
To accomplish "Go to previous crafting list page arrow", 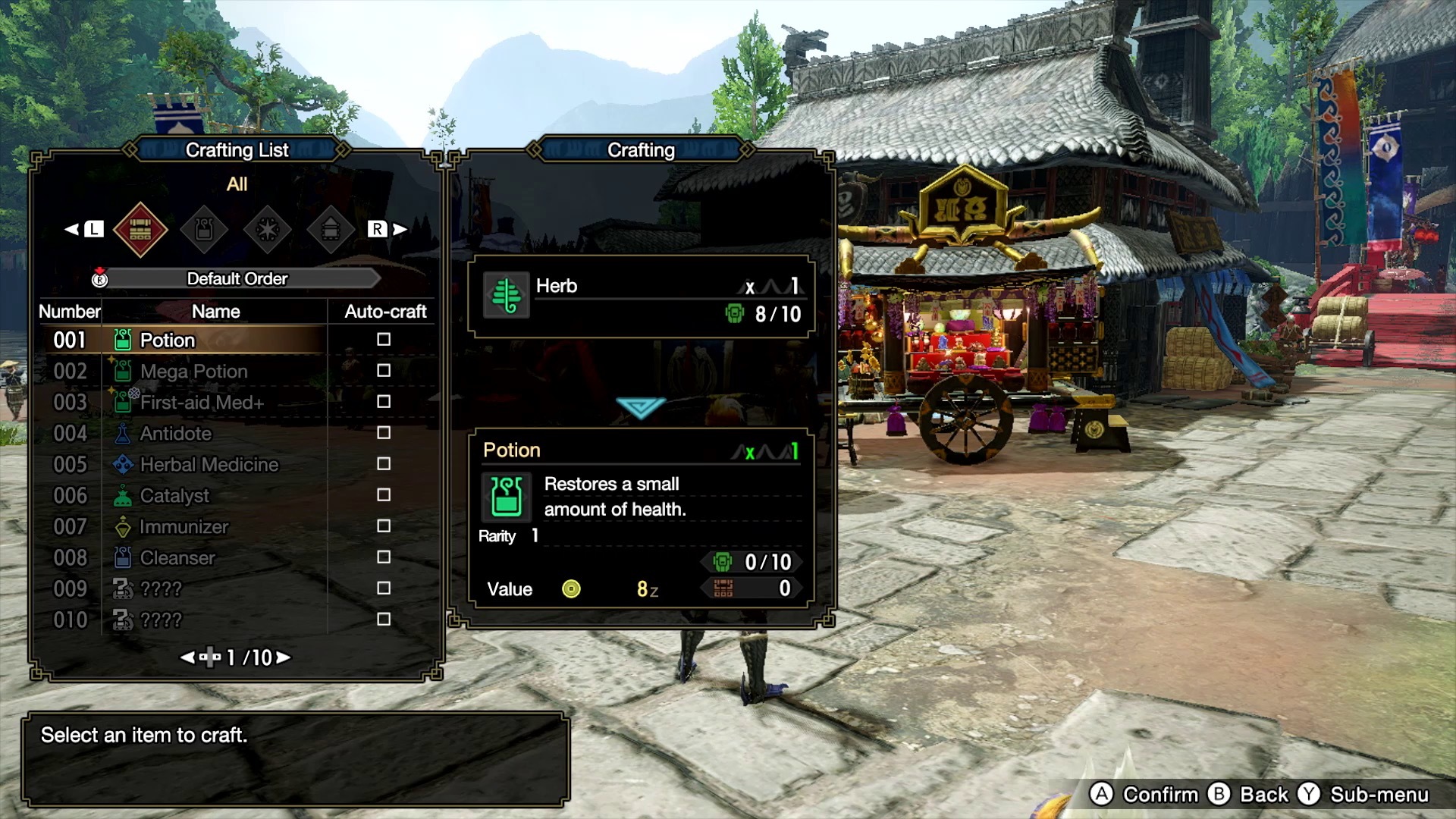I will coord(187,657).
